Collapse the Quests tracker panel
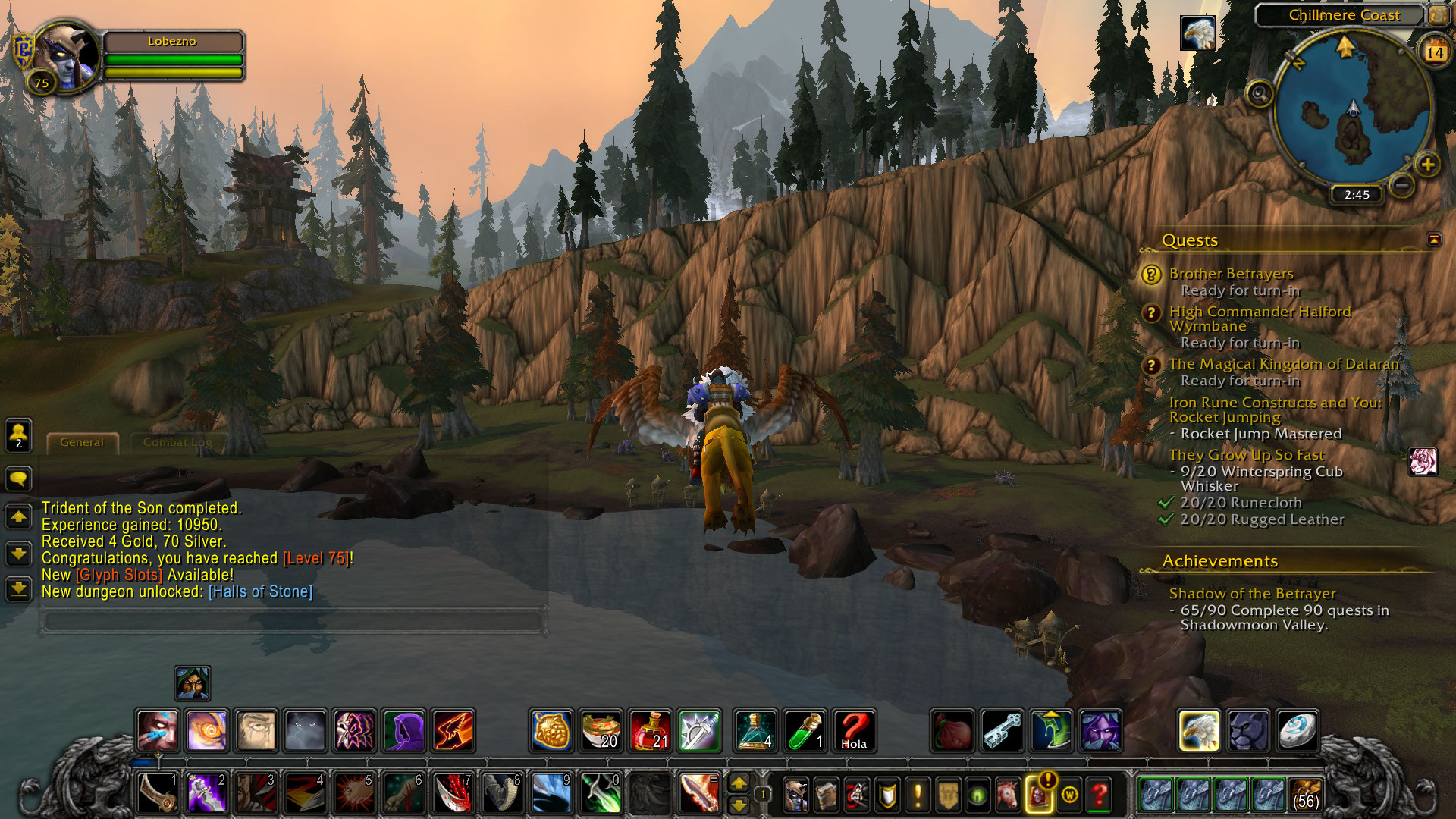The width and height of the screenshot is (1456, 819). coord(1433,240)
